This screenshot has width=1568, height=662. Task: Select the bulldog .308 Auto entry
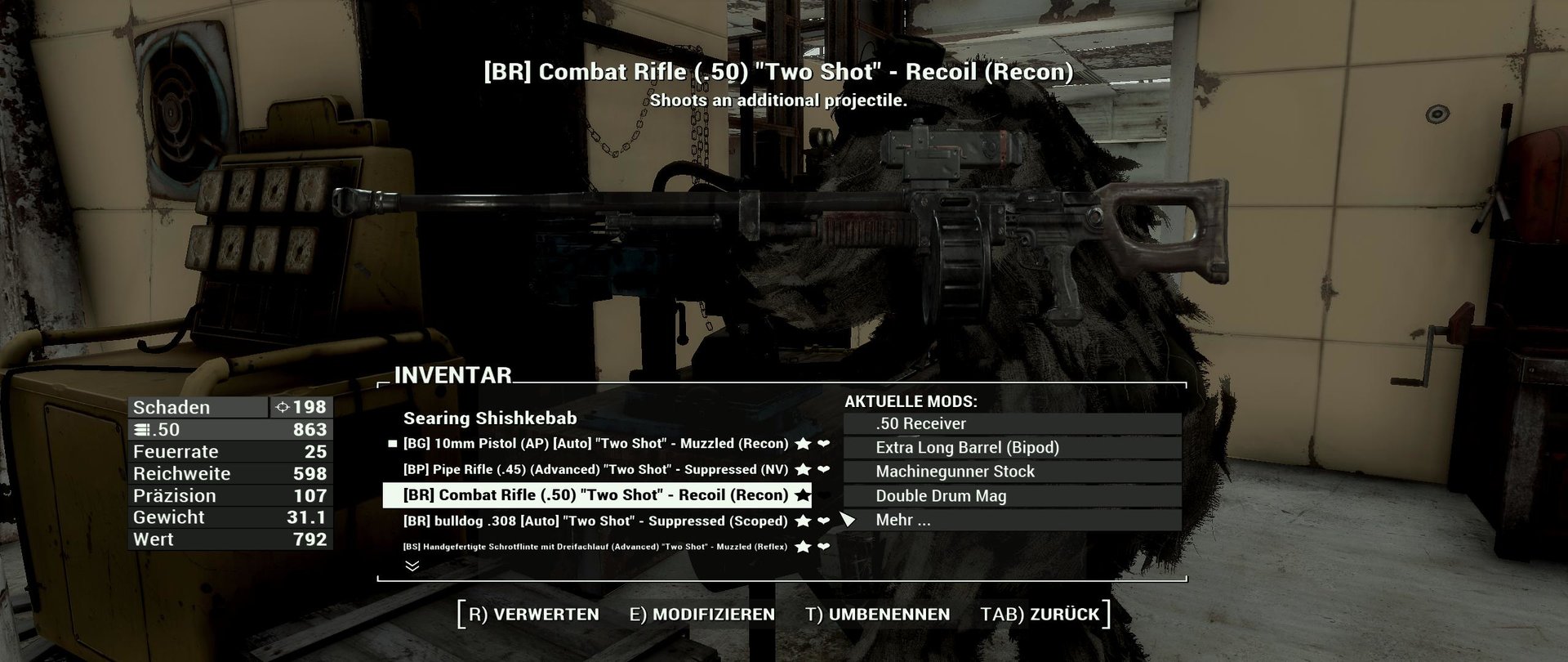point(595,521)
